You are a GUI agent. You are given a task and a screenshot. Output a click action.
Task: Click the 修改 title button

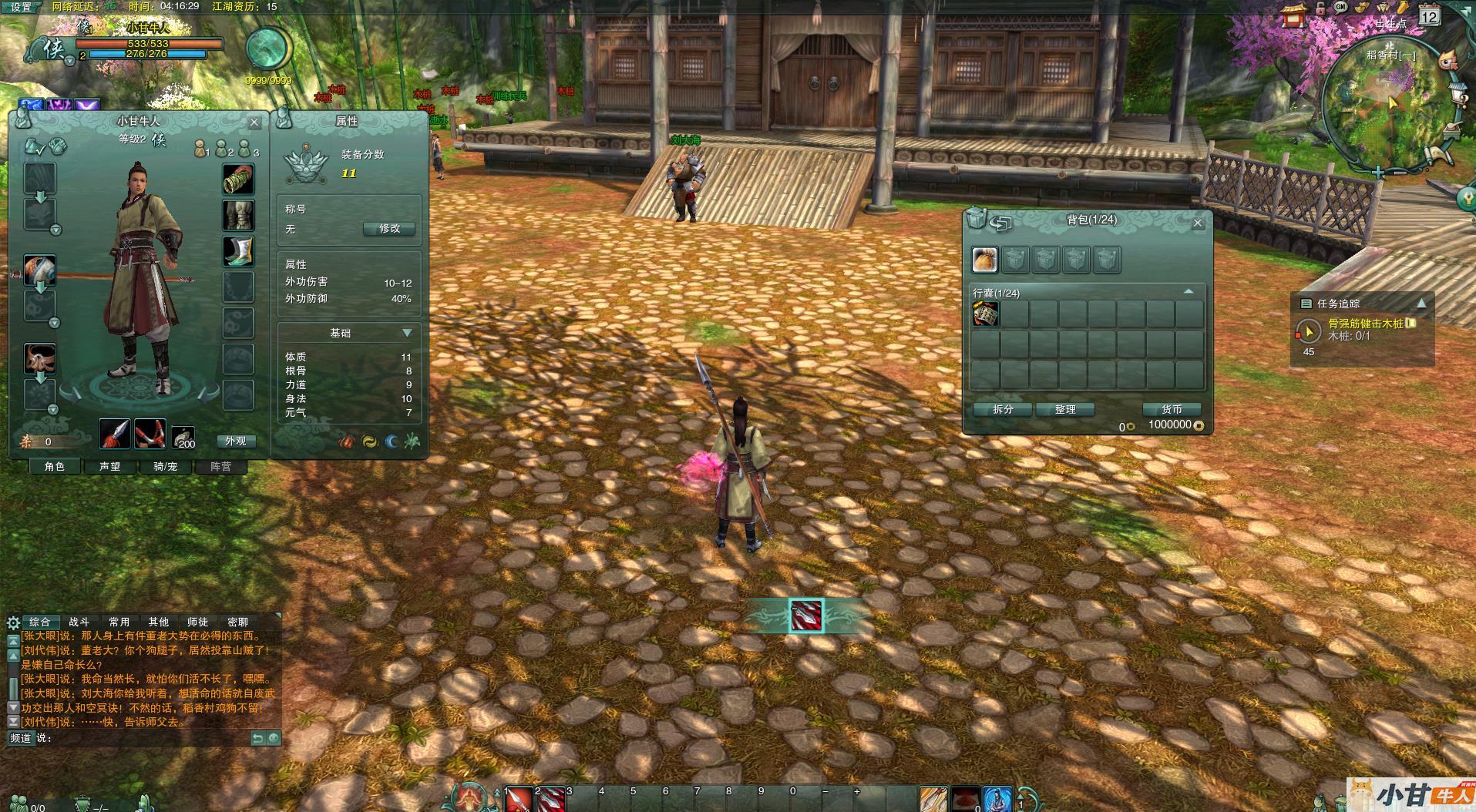click(388, 229)
